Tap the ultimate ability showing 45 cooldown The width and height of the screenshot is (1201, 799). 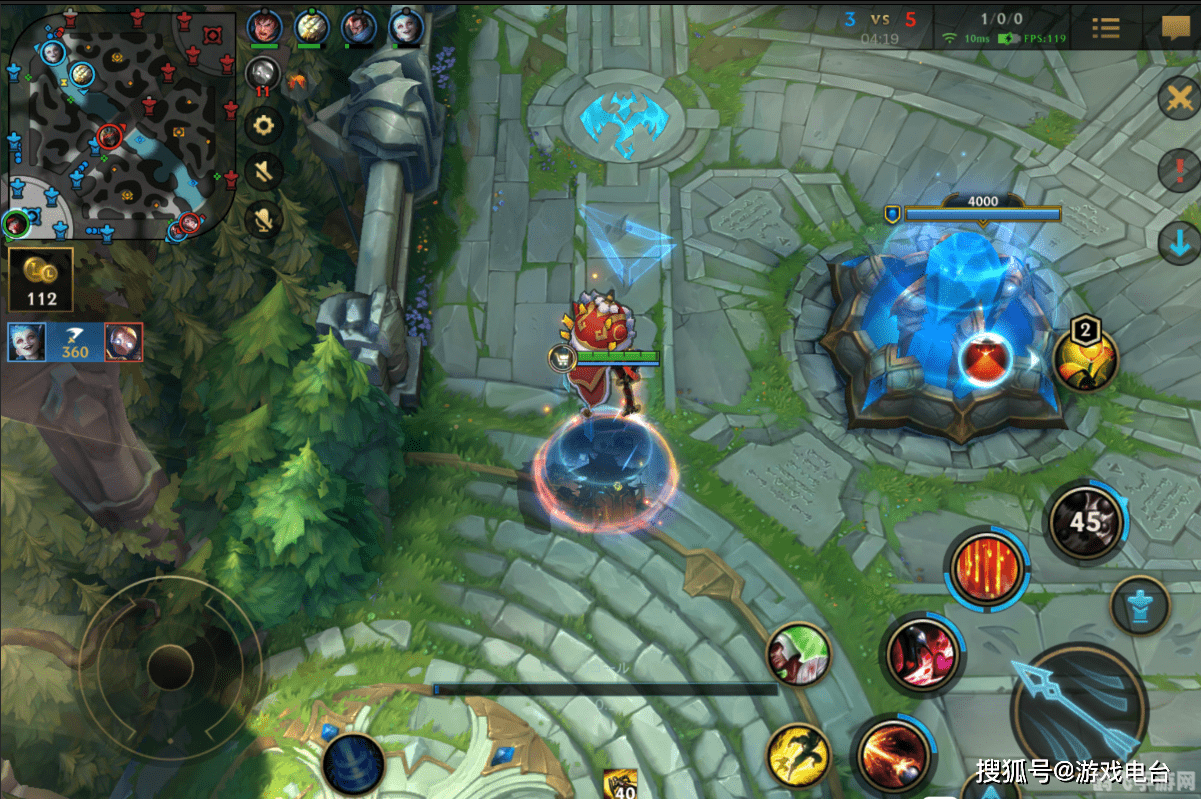[1085, 520]
